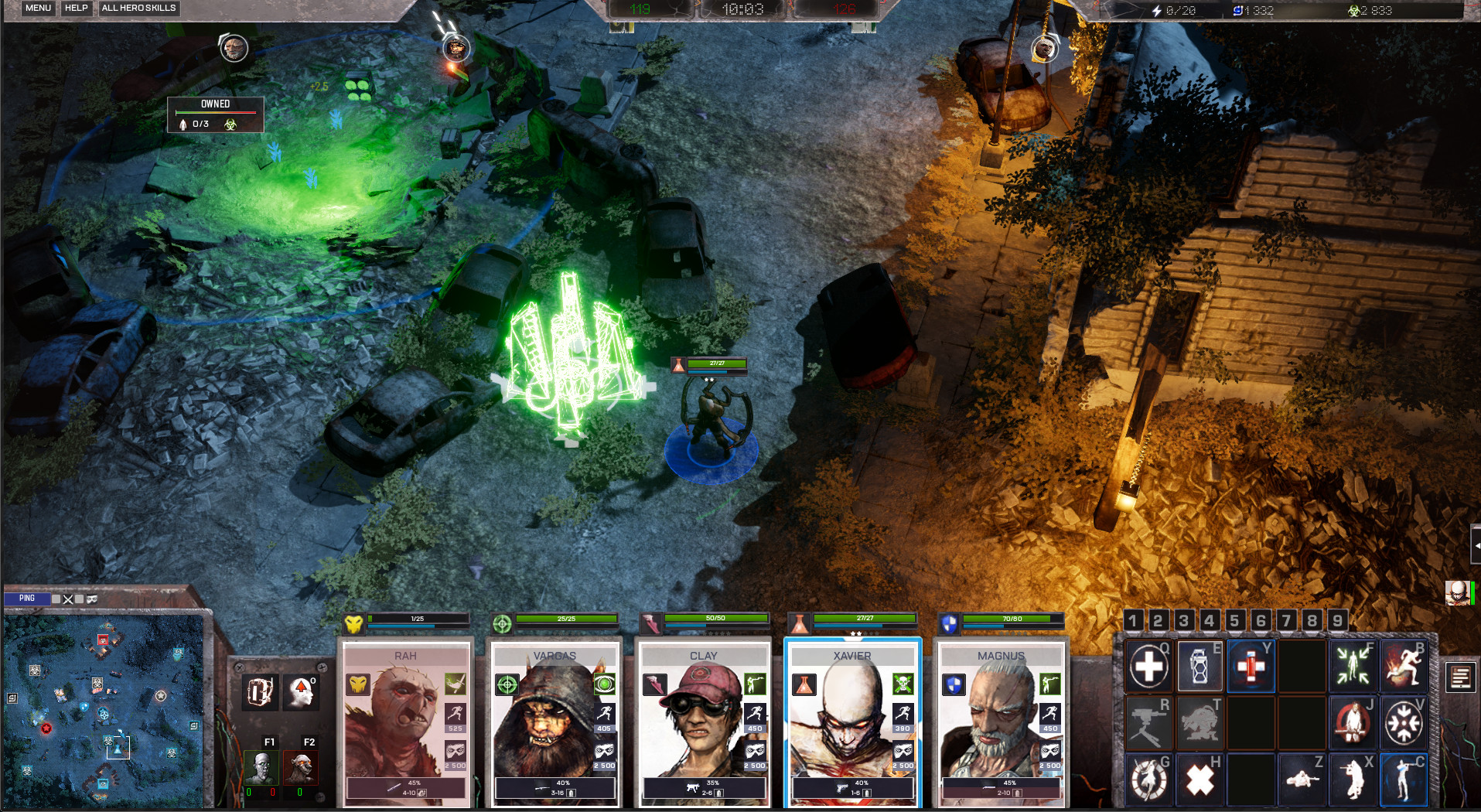Image resolution: width=1481 pixels, height=812 pixels.
Task: Open the HELP menu
Action: tap(76, 8)
